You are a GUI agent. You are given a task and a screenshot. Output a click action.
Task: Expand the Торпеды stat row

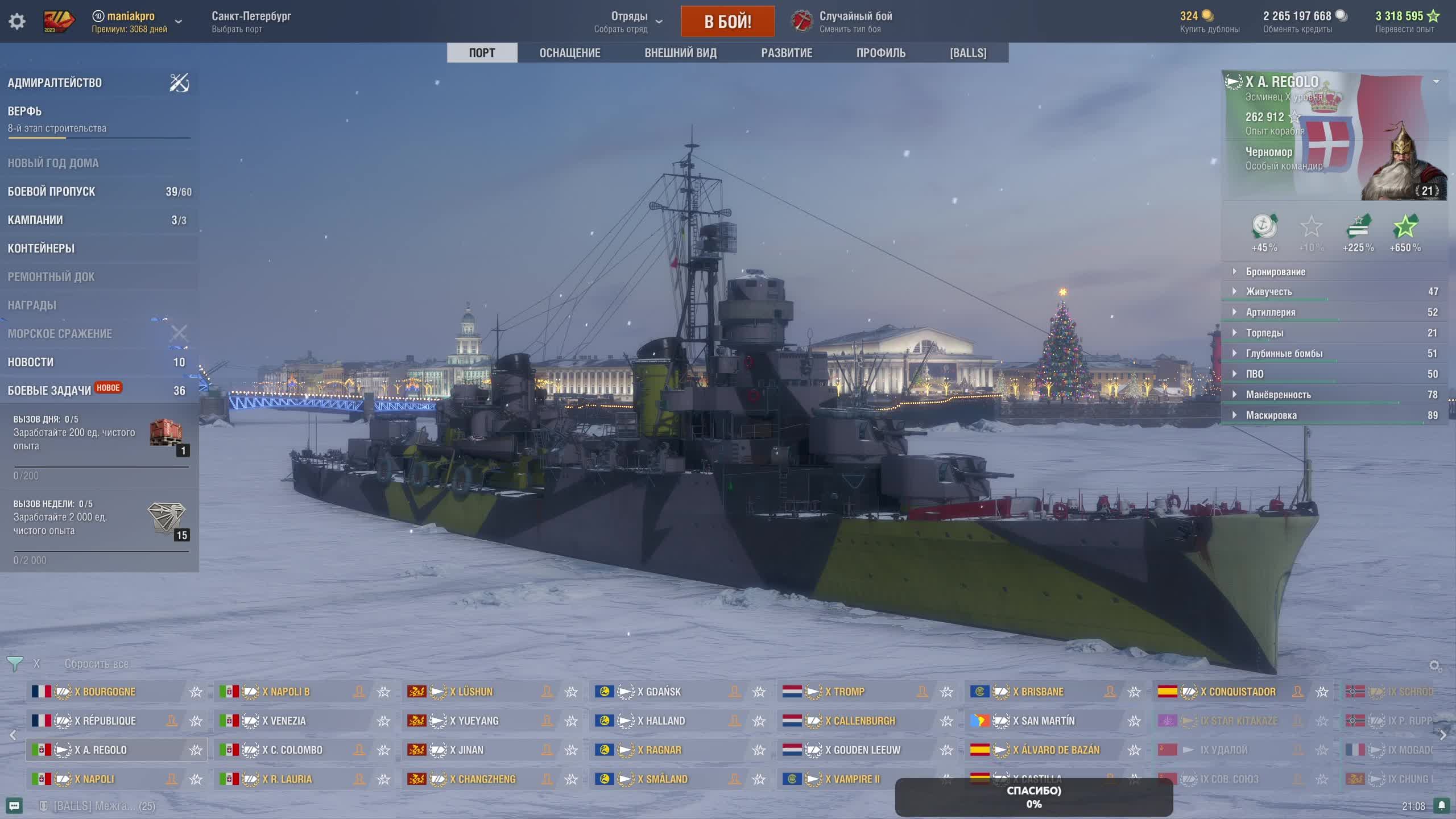tap(1264, 333)
